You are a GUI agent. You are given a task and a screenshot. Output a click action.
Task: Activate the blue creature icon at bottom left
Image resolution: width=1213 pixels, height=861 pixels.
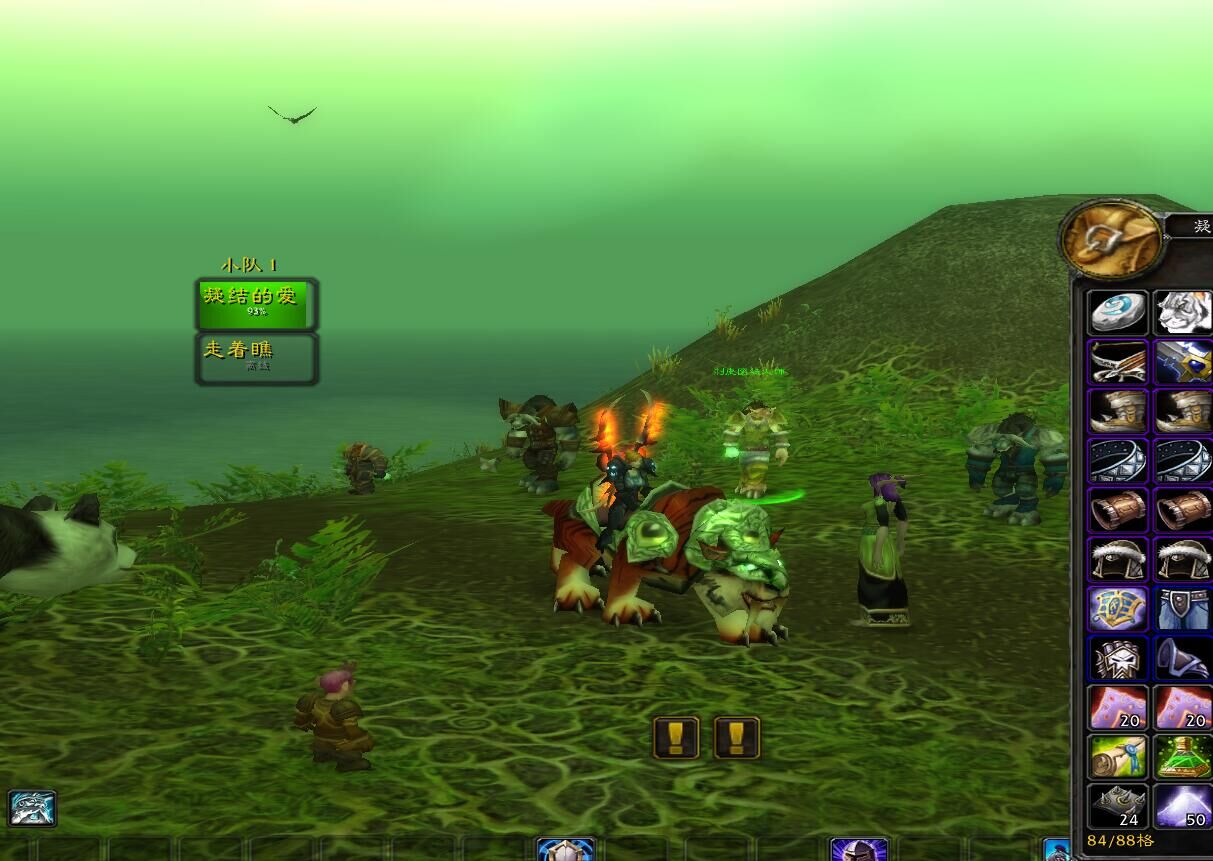(x=32, y=808)
